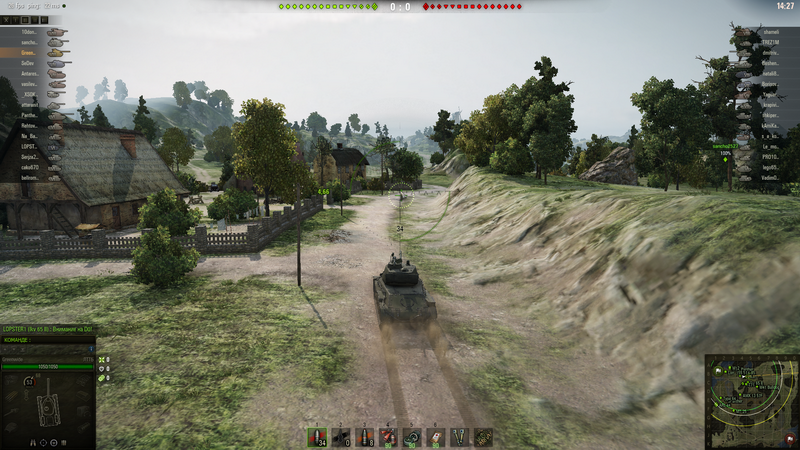Use the fire extinguisher consumable

[387, 437]
